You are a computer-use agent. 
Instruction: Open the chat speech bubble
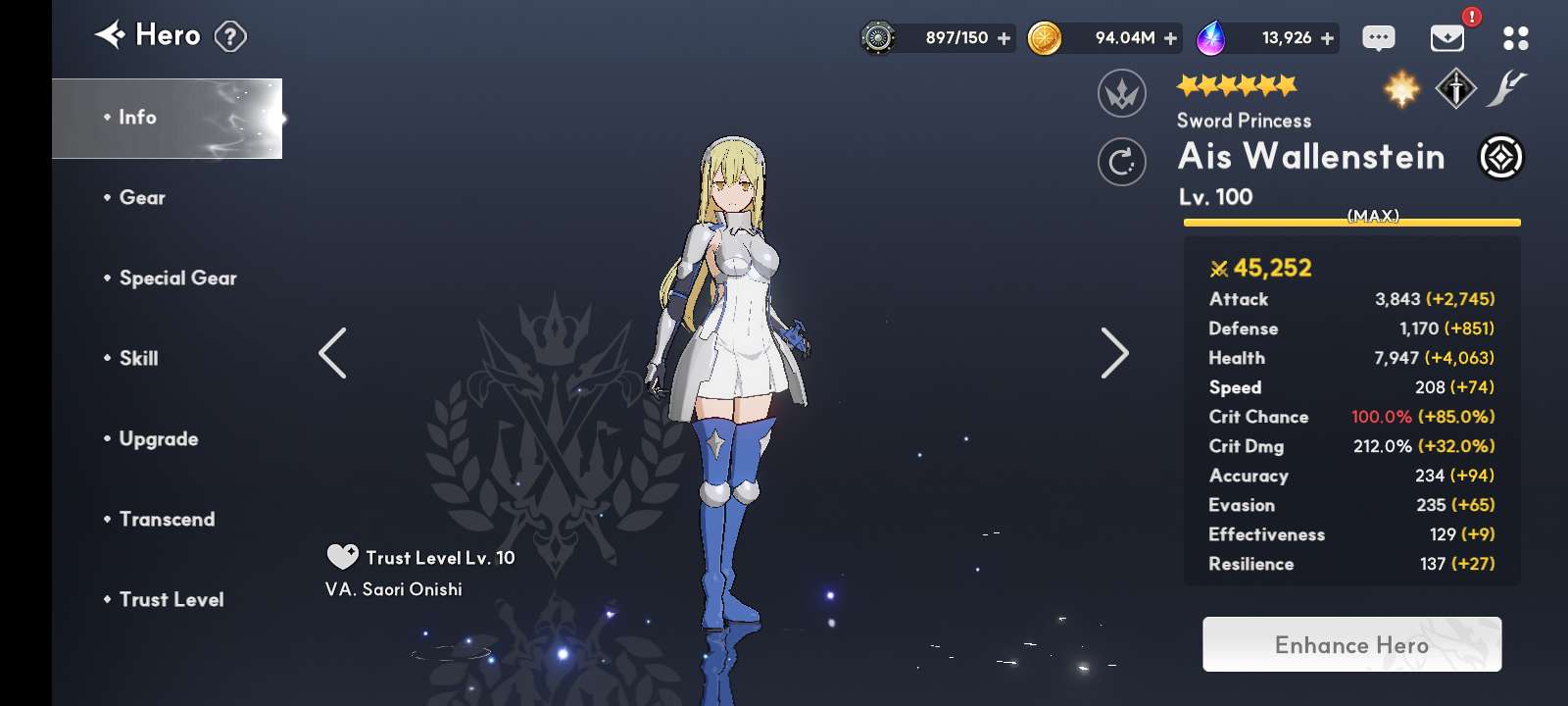point(1379,38)
